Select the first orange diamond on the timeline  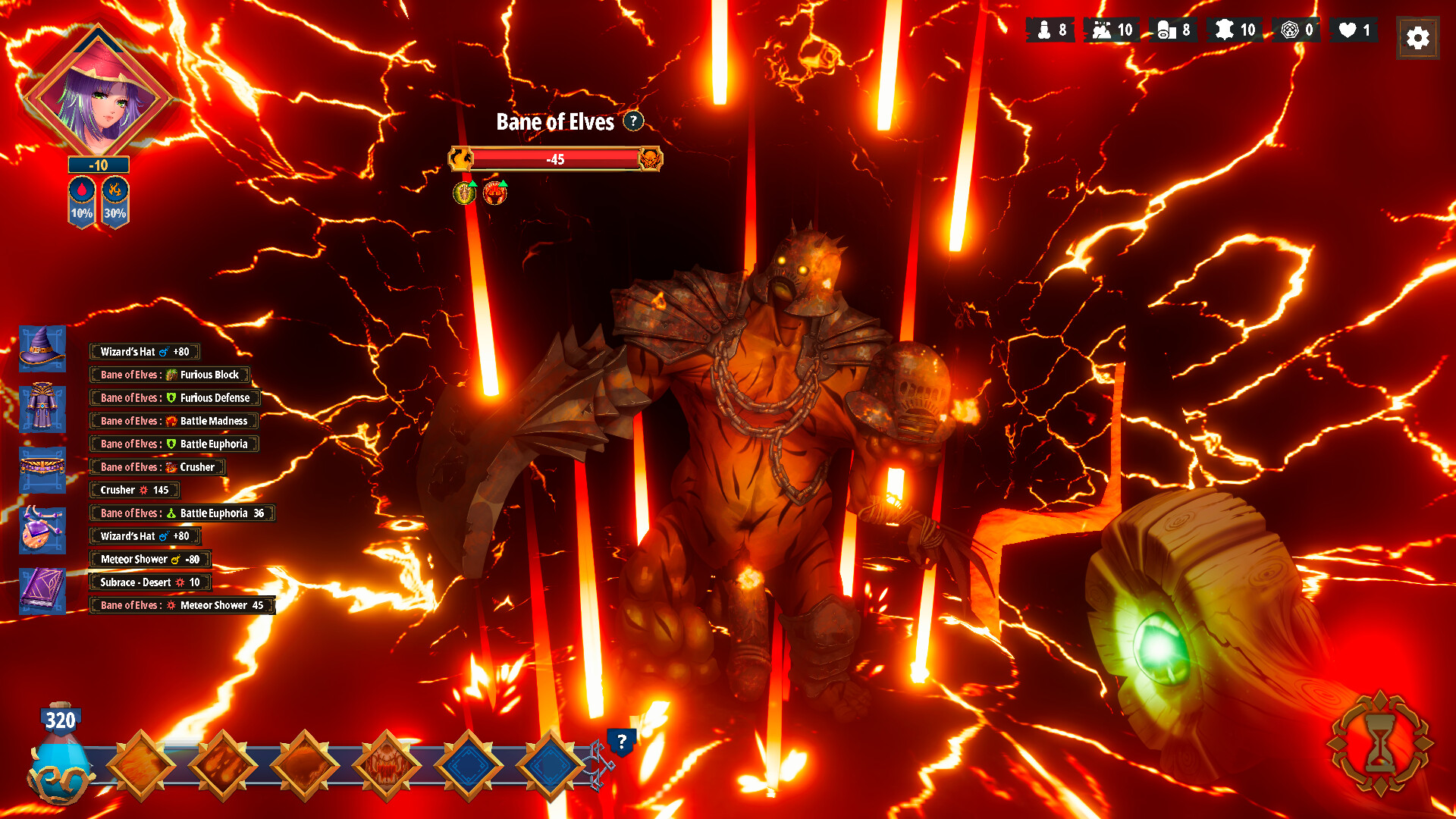tap(141, 764)
